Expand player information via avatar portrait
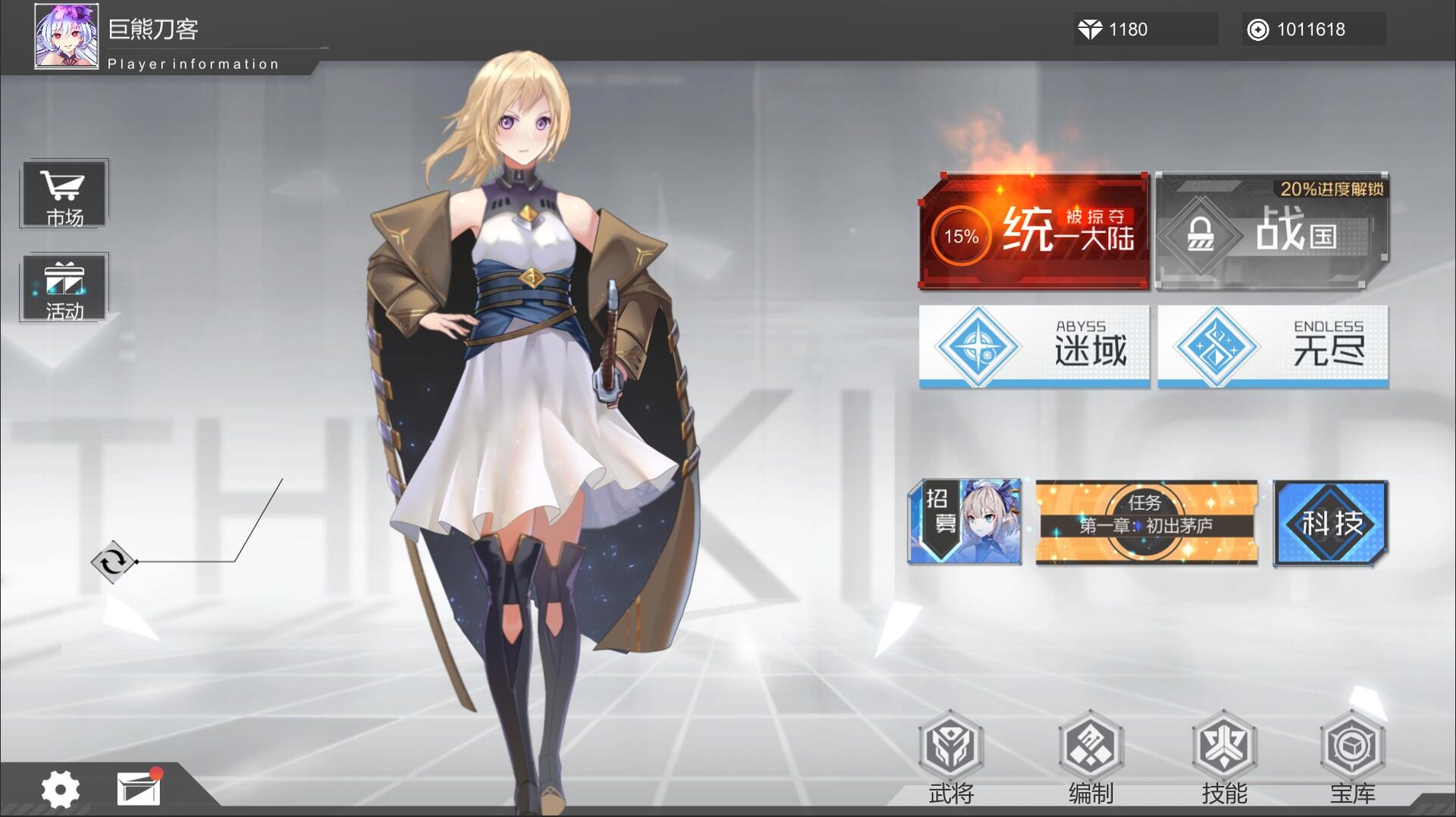This screenshot has width=1456, height=817. click(x=66, y=36)
